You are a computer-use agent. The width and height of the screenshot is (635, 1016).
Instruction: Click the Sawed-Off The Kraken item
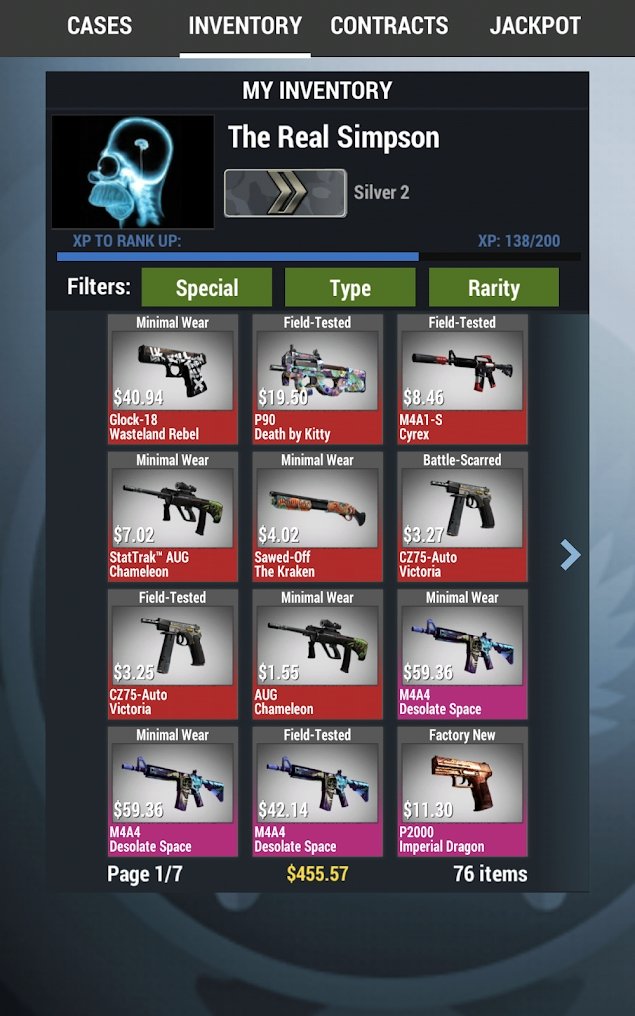(x=317, y=517)
